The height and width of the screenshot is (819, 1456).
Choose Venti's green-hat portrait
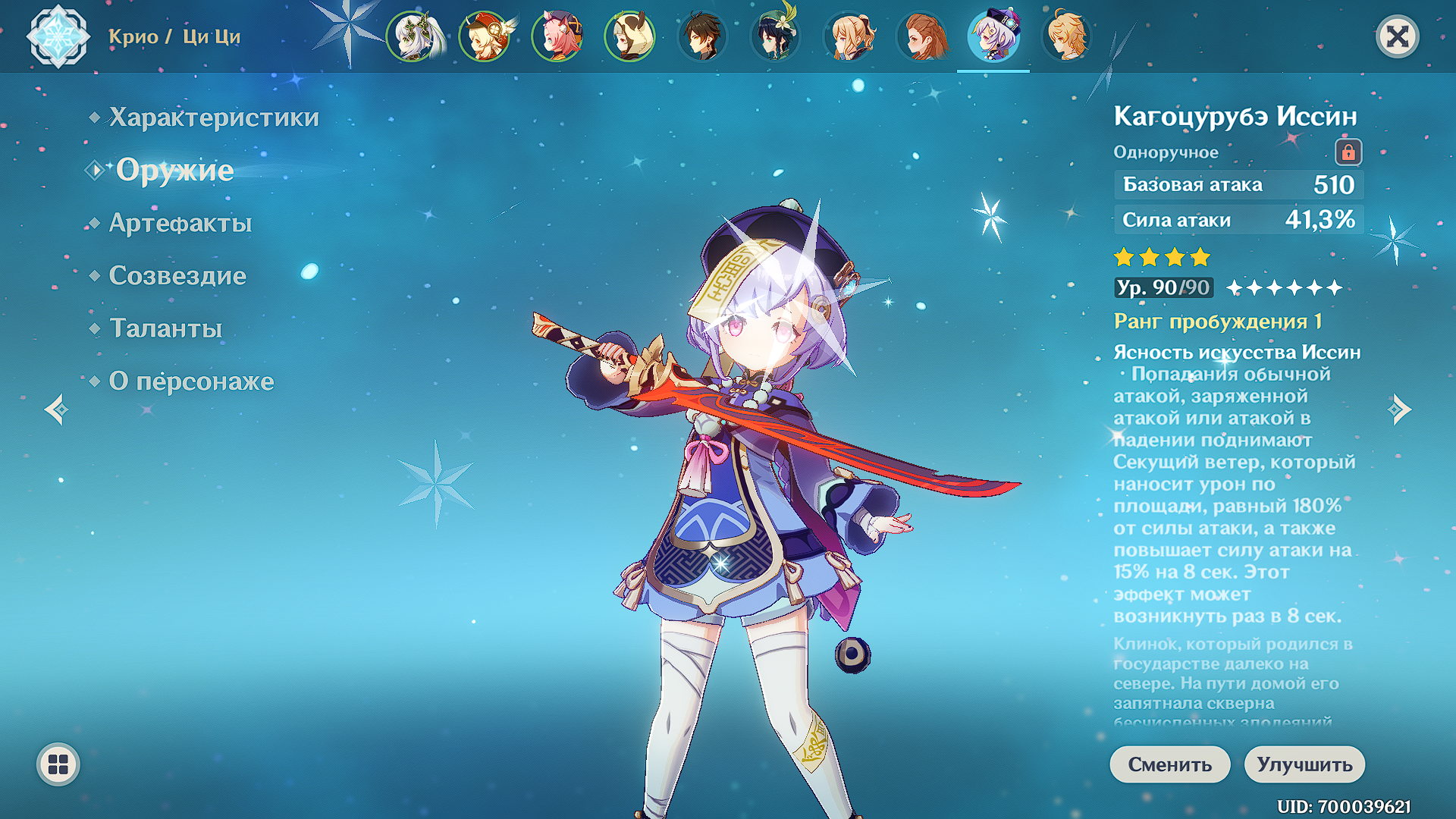click(775, 36)
